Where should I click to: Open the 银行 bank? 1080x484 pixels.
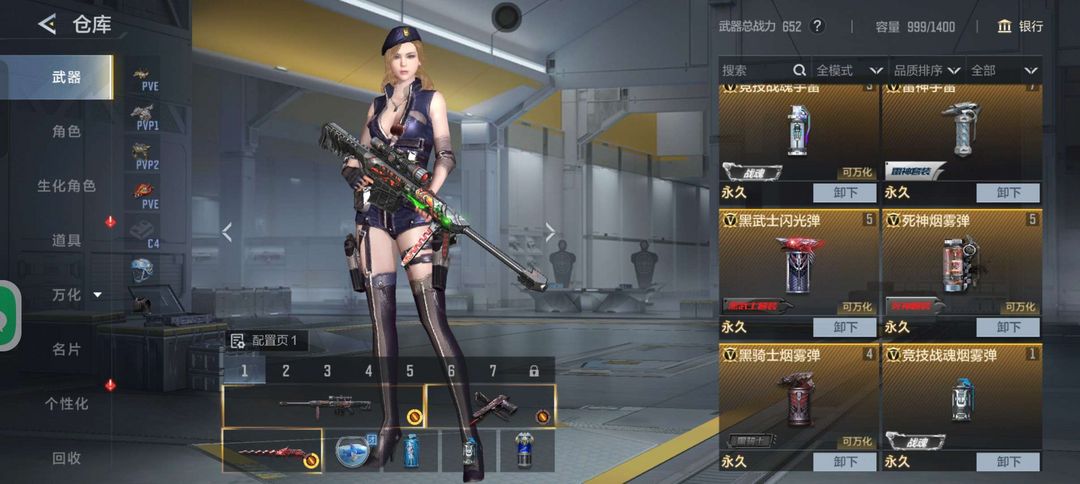[1020, 27]
